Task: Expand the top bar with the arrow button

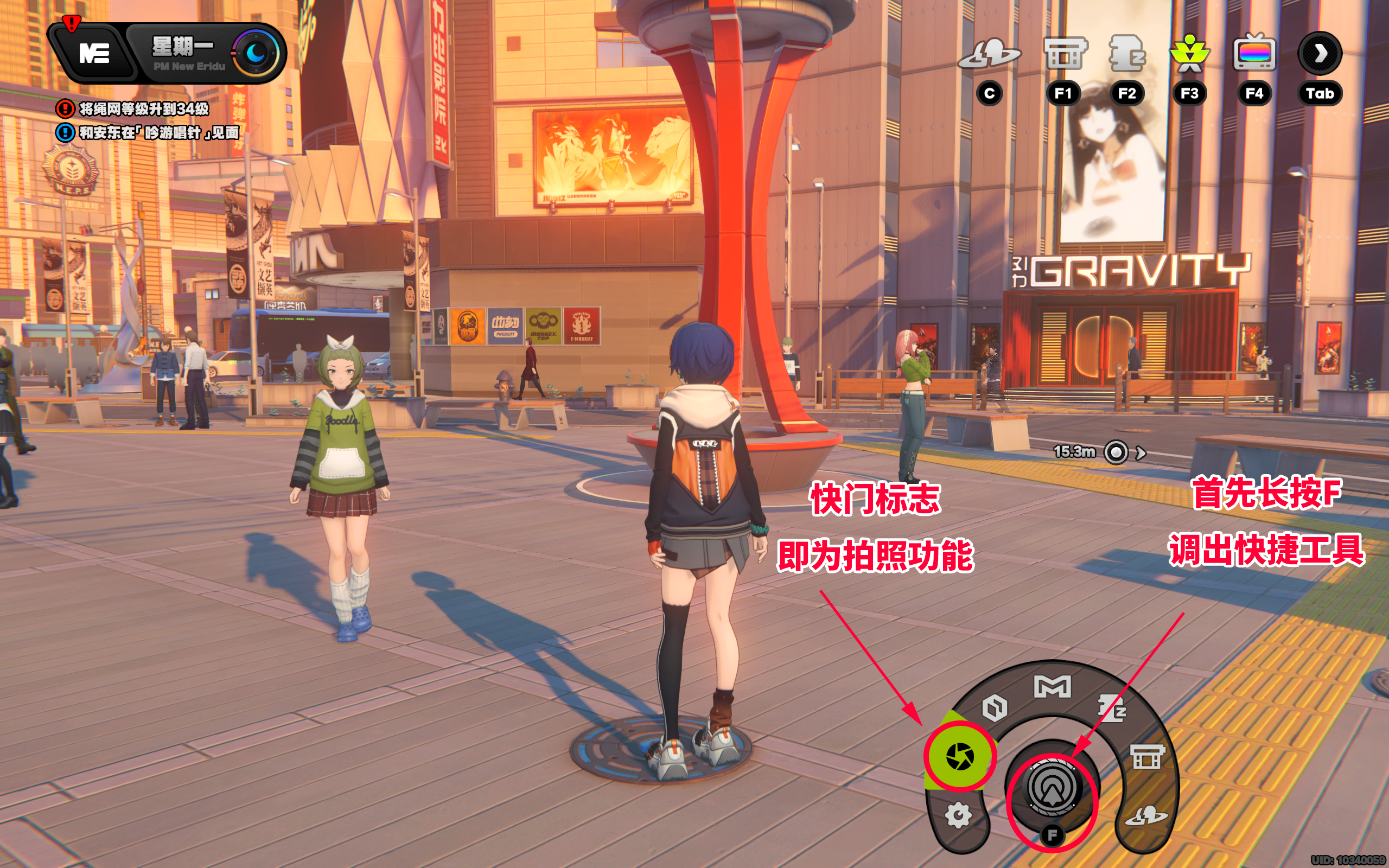Action: [1320, 53]
